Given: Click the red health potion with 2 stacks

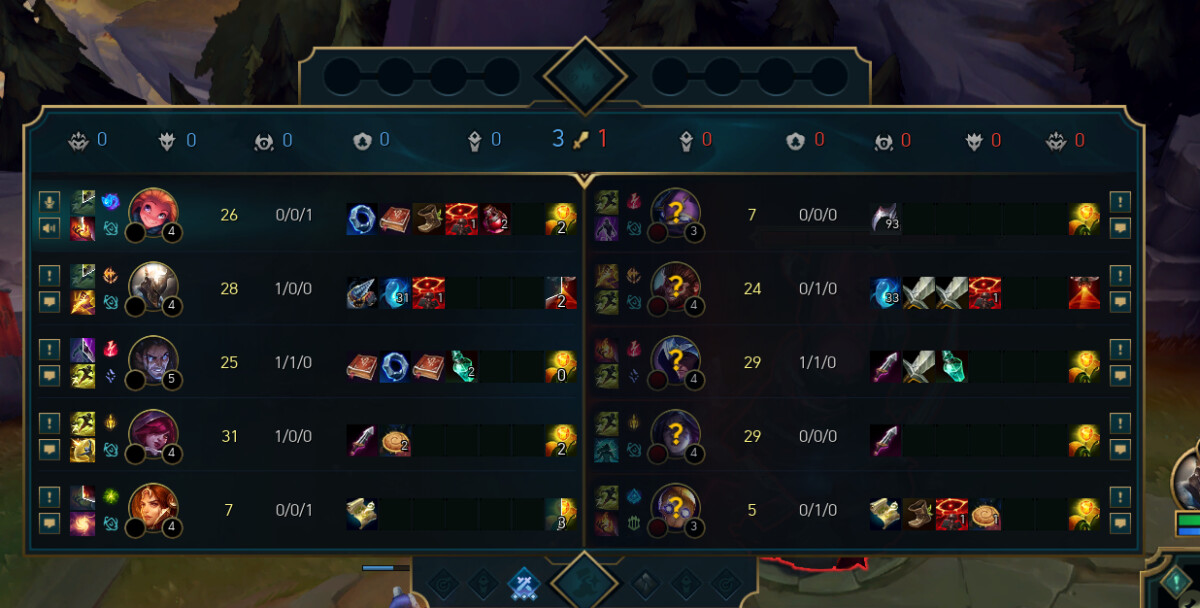Looking at the screenshot, I should (493, 219).
